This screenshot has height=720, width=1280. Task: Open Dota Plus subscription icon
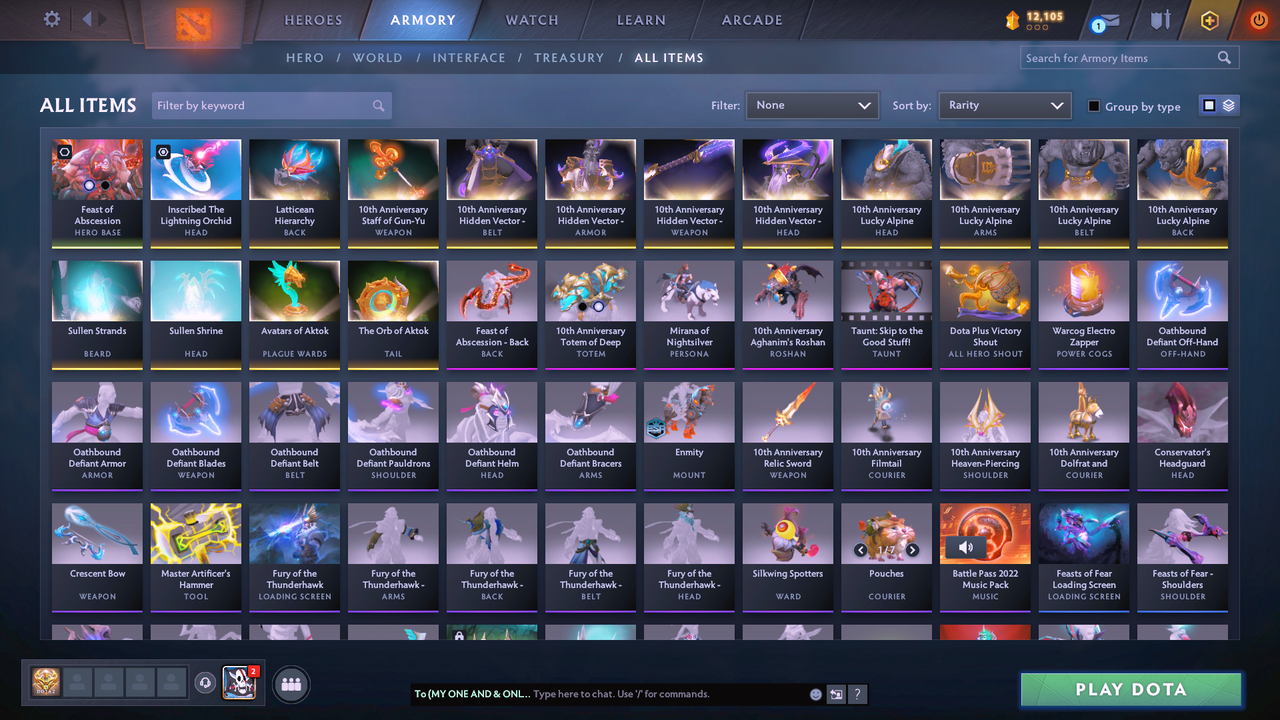pyautogui.click(x=1209, y=19)
